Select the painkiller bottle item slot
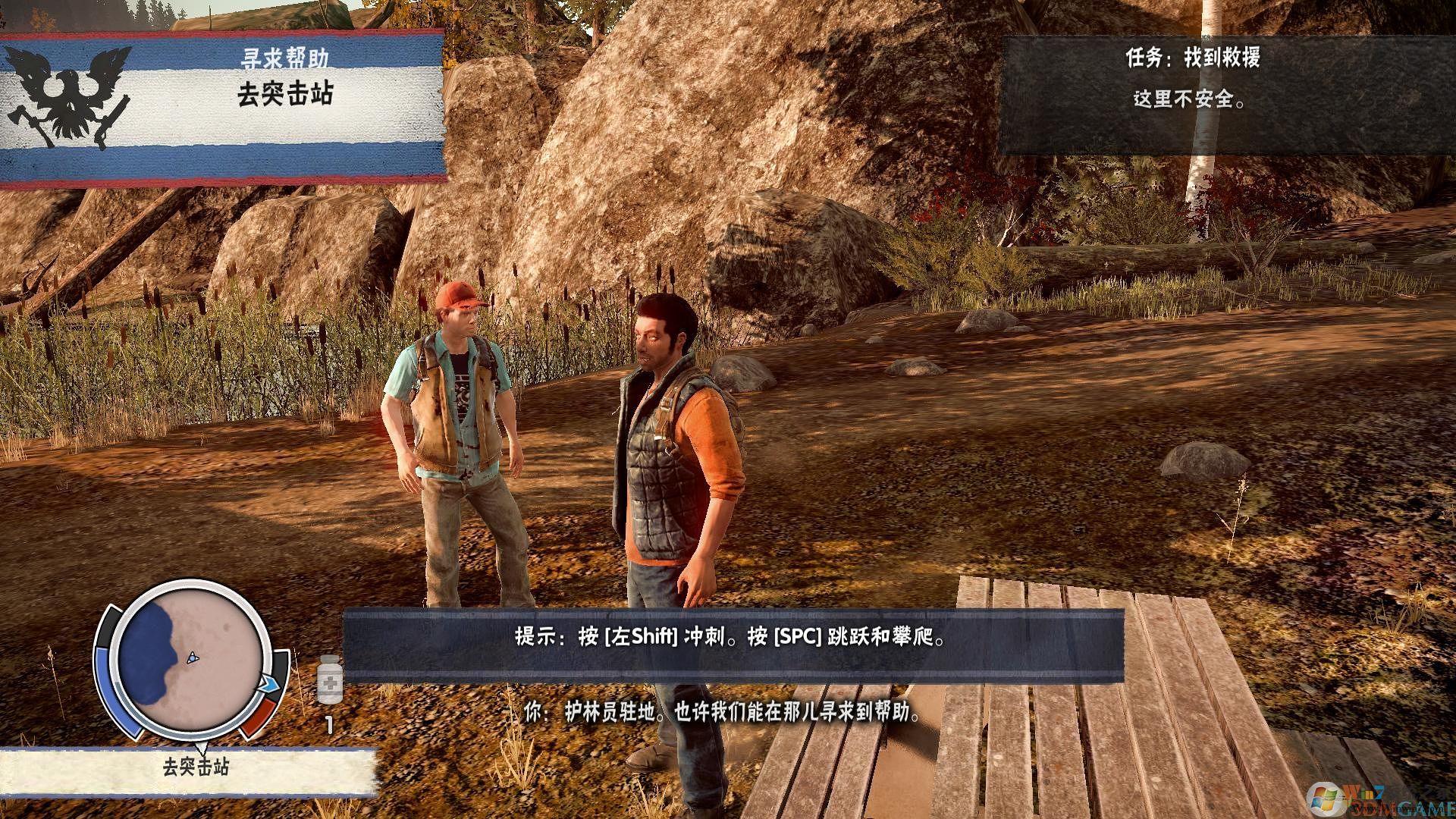The image size is (1456, 819). (x=330, y=680)
